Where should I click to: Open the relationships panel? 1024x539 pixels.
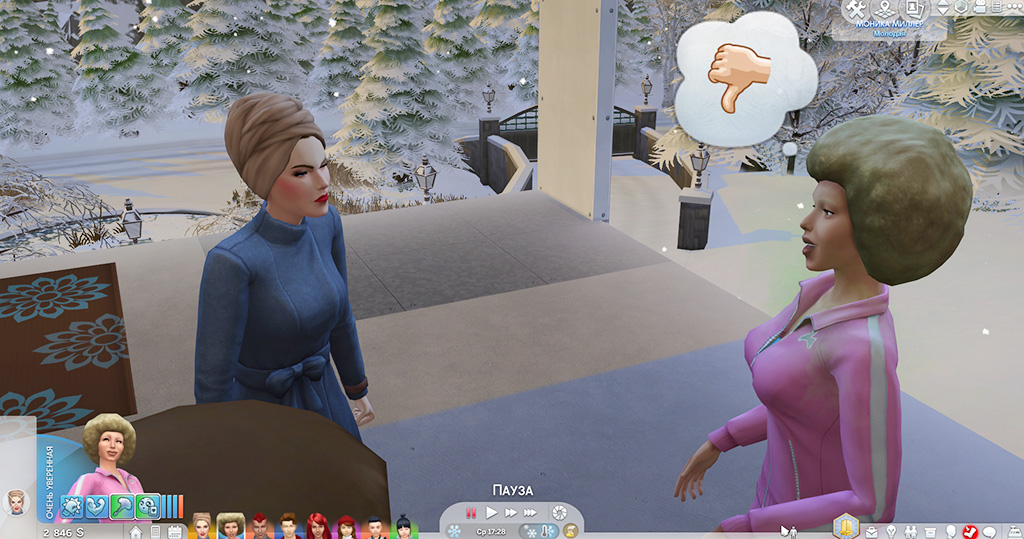coord(910,531)
